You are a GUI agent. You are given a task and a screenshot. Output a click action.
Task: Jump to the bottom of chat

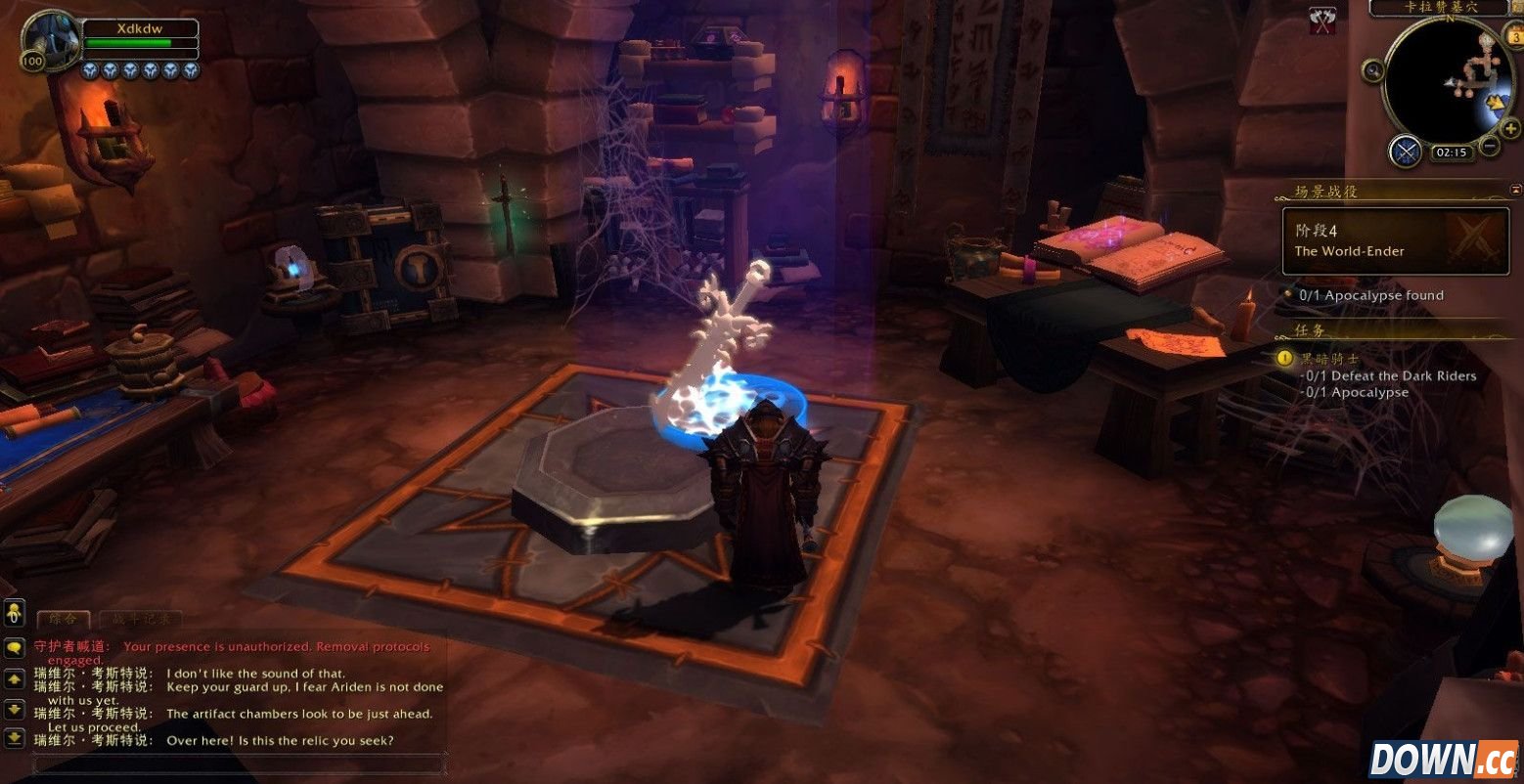coord(14,737)
